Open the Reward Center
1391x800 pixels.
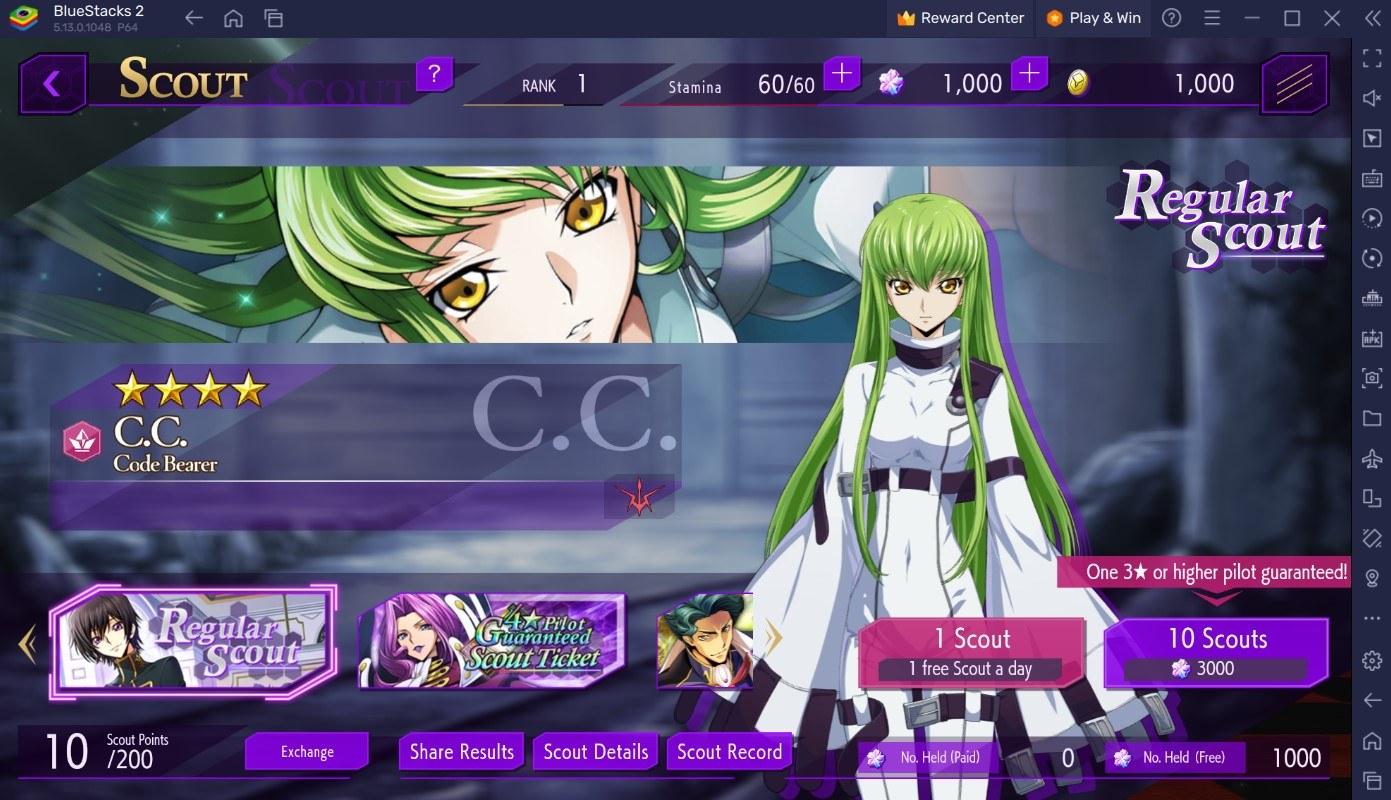pos(959,17)
